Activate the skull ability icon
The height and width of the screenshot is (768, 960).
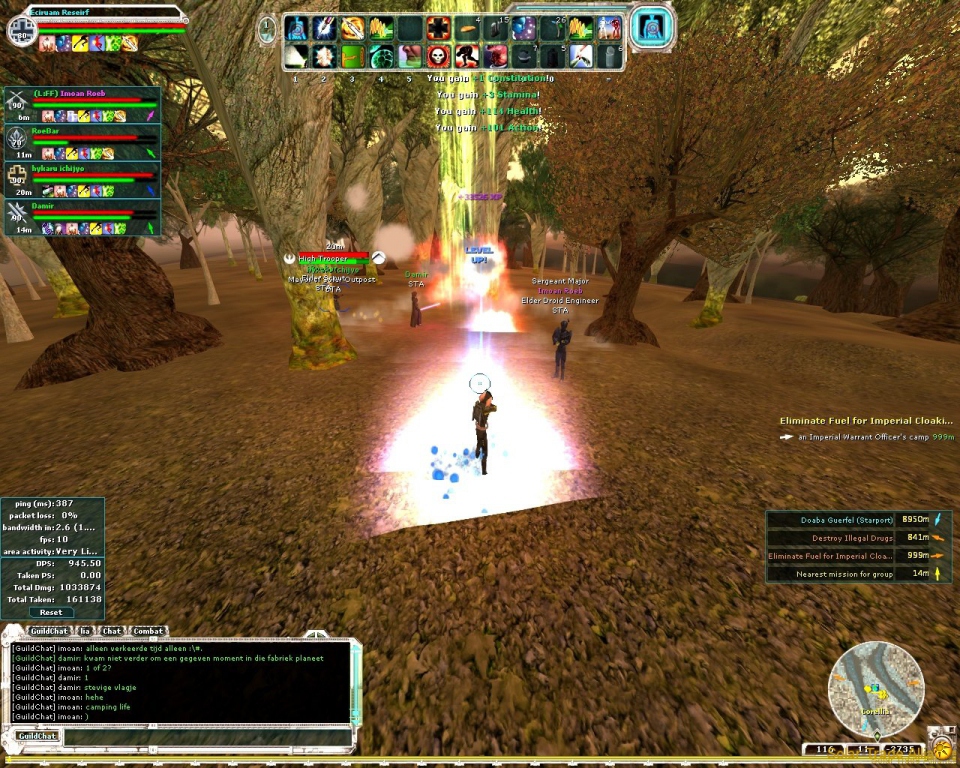[438, 56]
